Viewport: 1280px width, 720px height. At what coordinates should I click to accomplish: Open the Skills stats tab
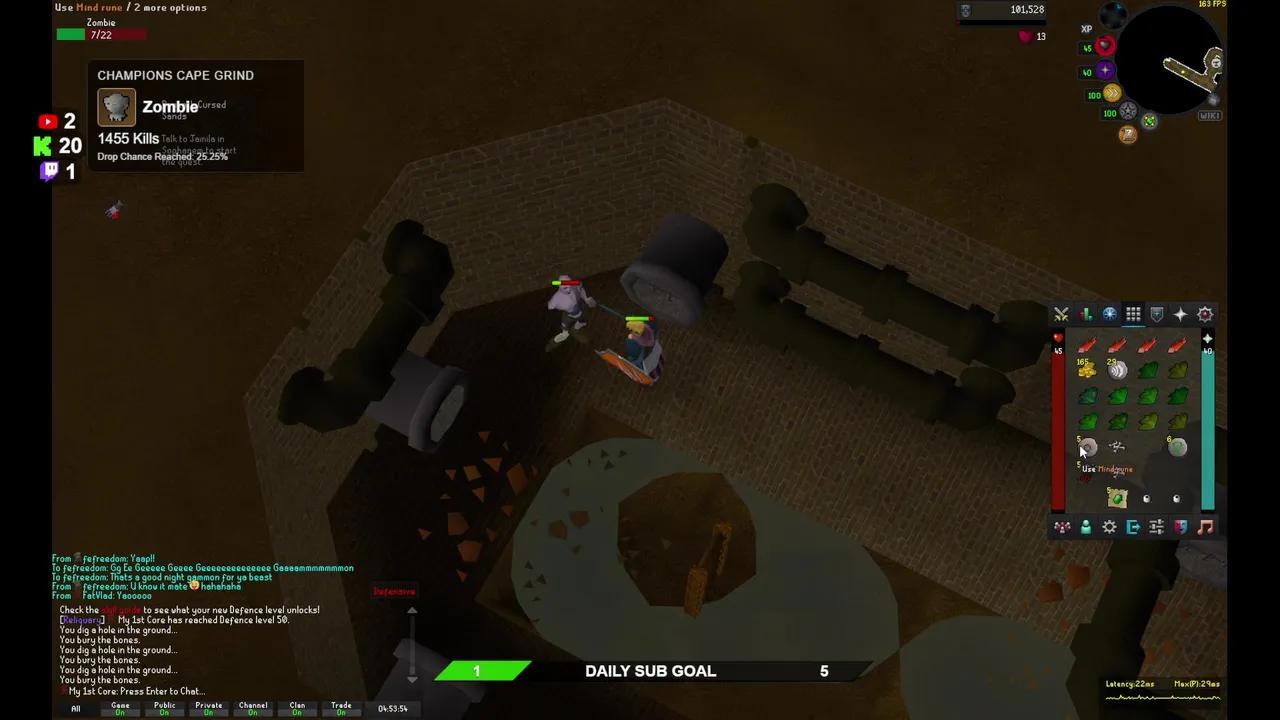1085,314
